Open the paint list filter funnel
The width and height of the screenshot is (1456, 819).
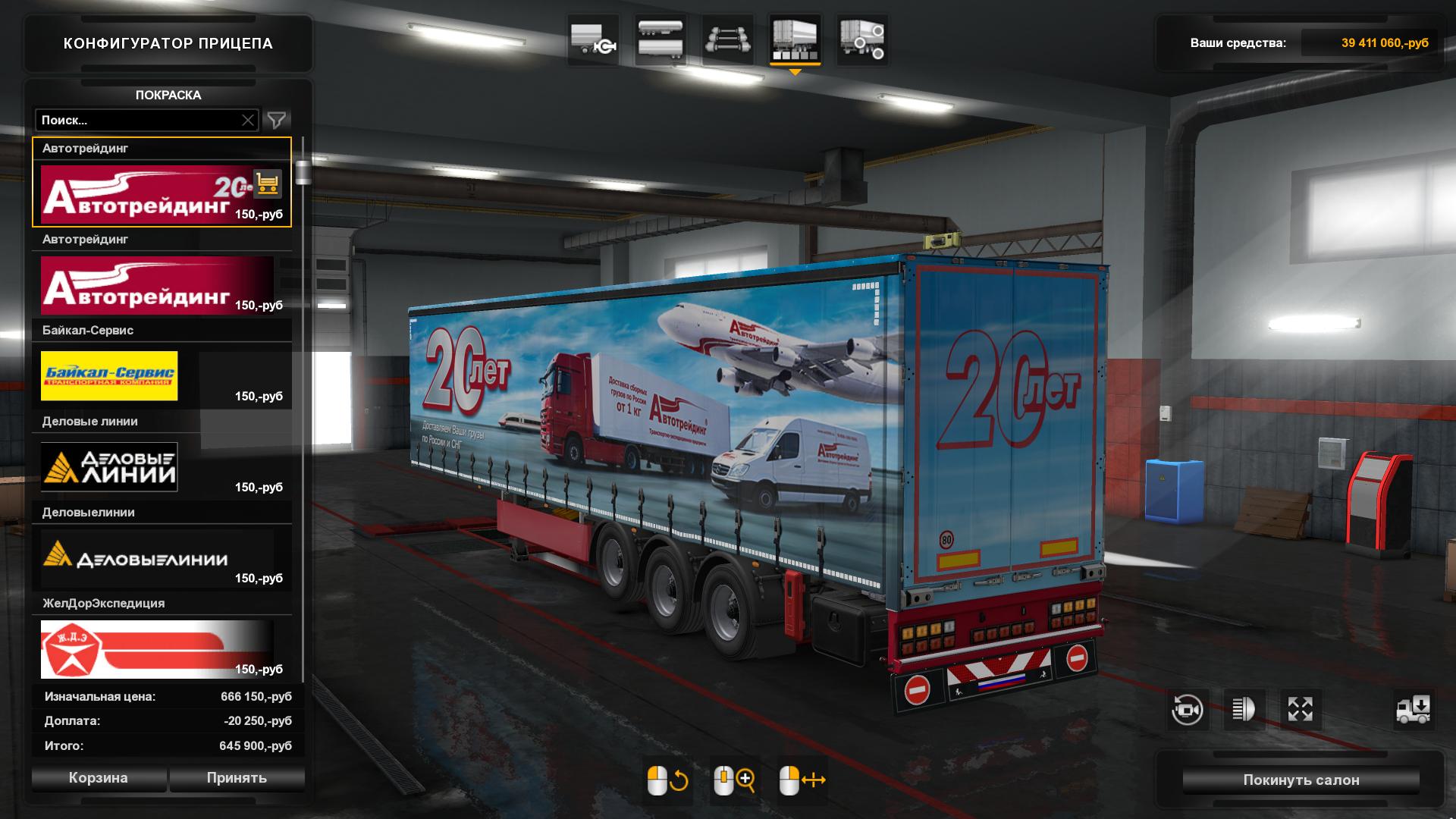coord(277,120)
